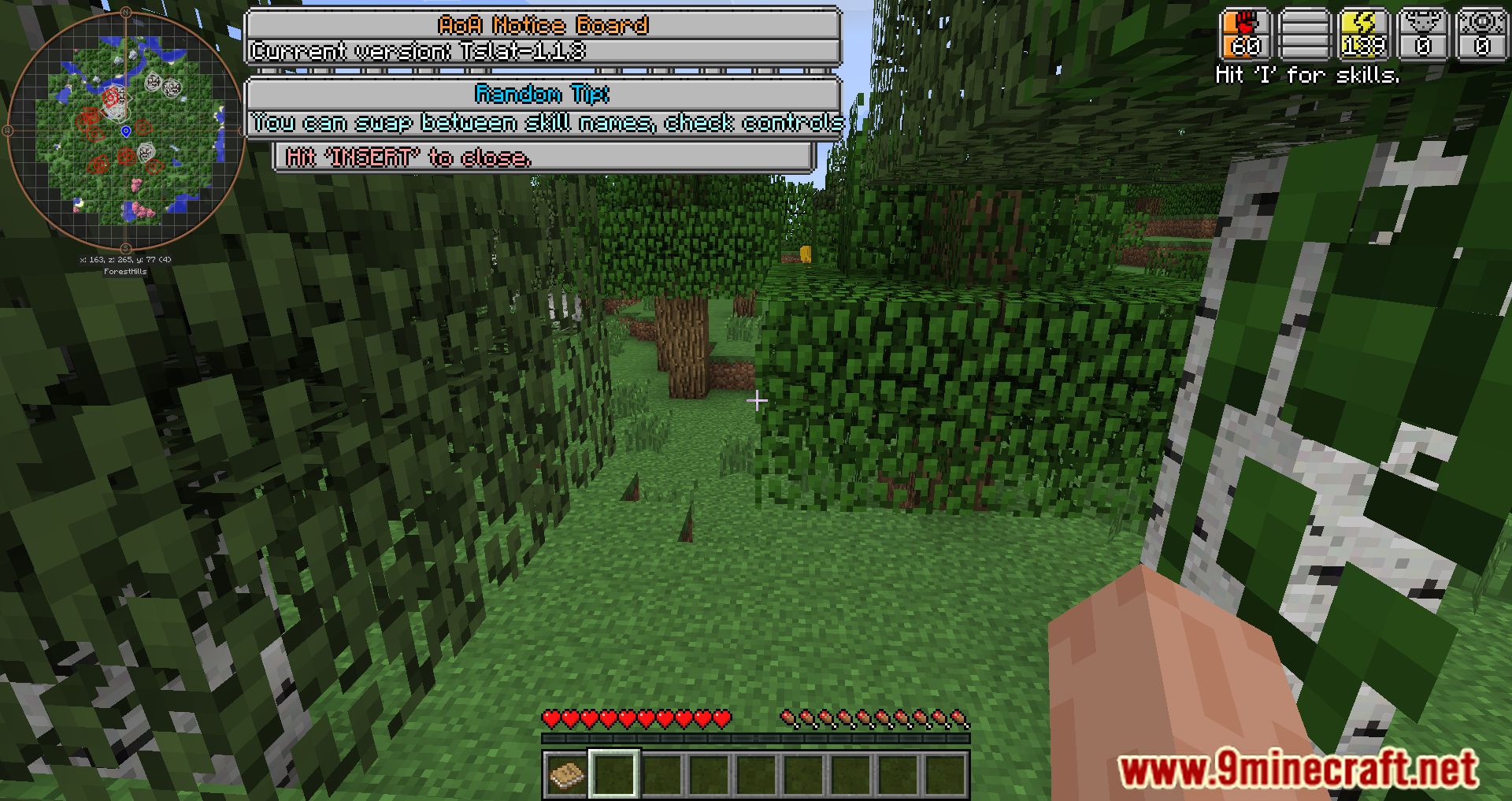This screenshot has height=801, width=1512.
Task: Open the FoodHills biome label beneath the minimap
Action: point(126,270)
